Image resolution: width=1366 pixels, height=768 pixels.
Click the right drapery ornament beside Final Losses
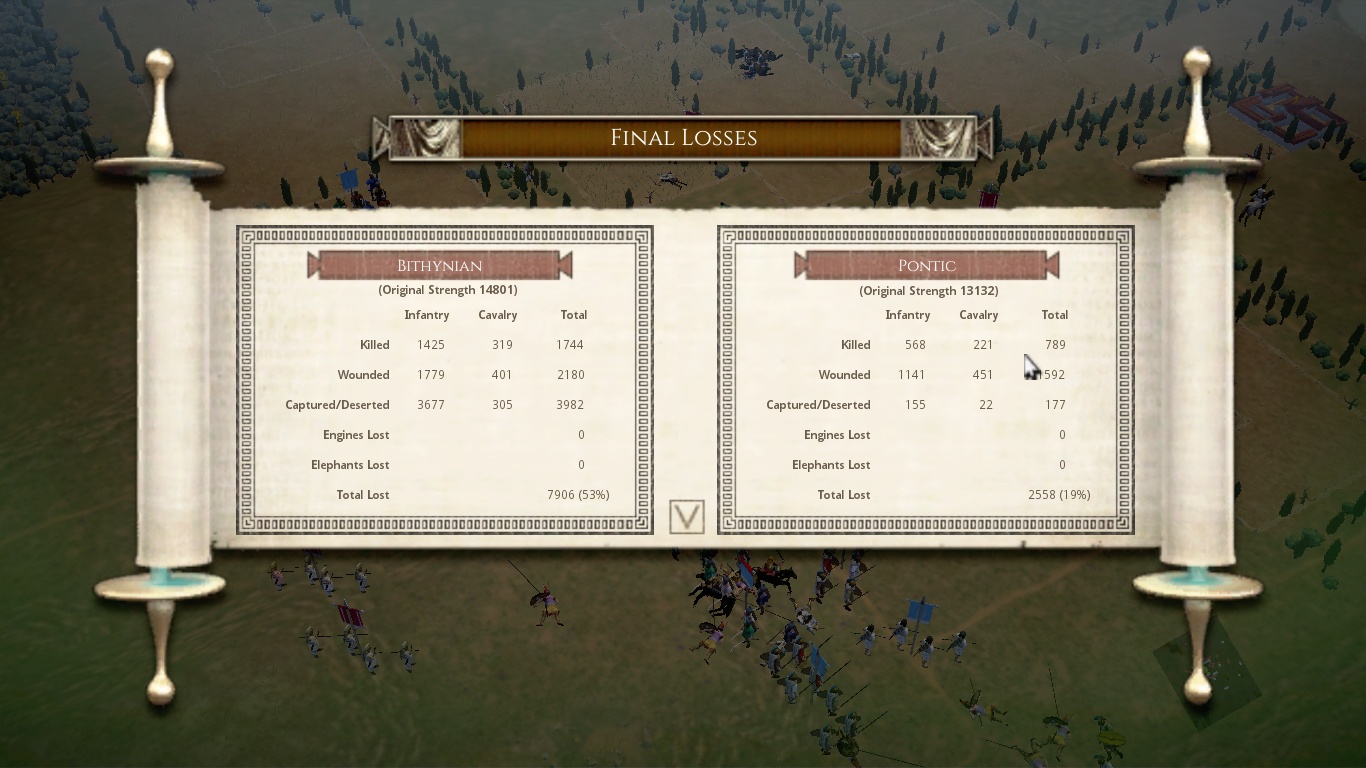click(x=938, y=138)
